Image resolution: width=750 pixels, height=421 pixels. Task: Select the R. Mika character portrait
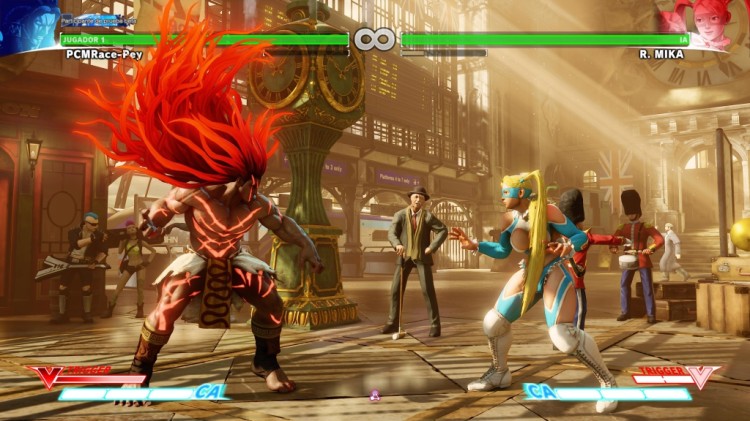[x=711, y=24]
